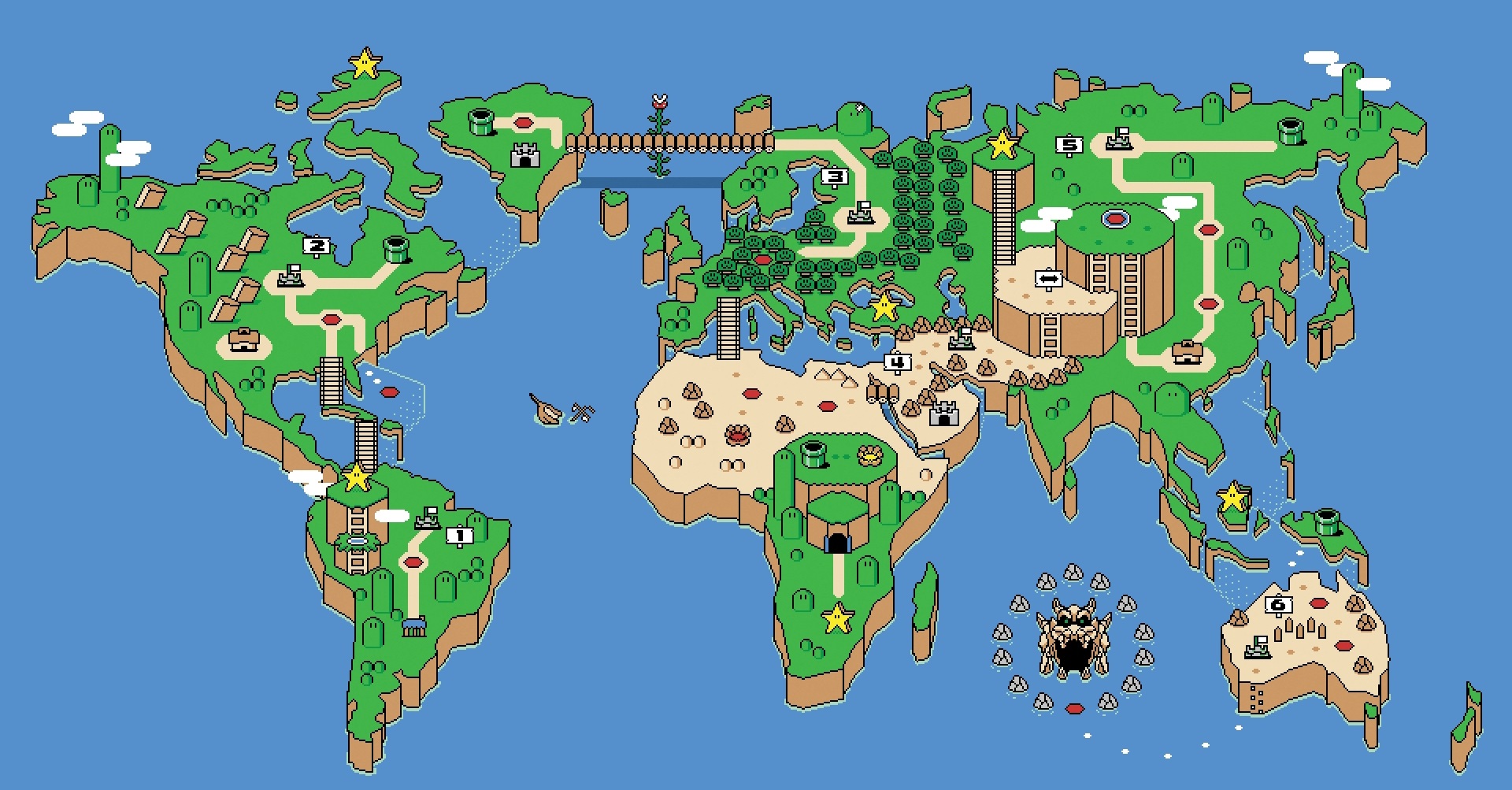Select the grey castle in the desert
Viewport: 1512px width, 790px height.
click(x=943, y=413)
